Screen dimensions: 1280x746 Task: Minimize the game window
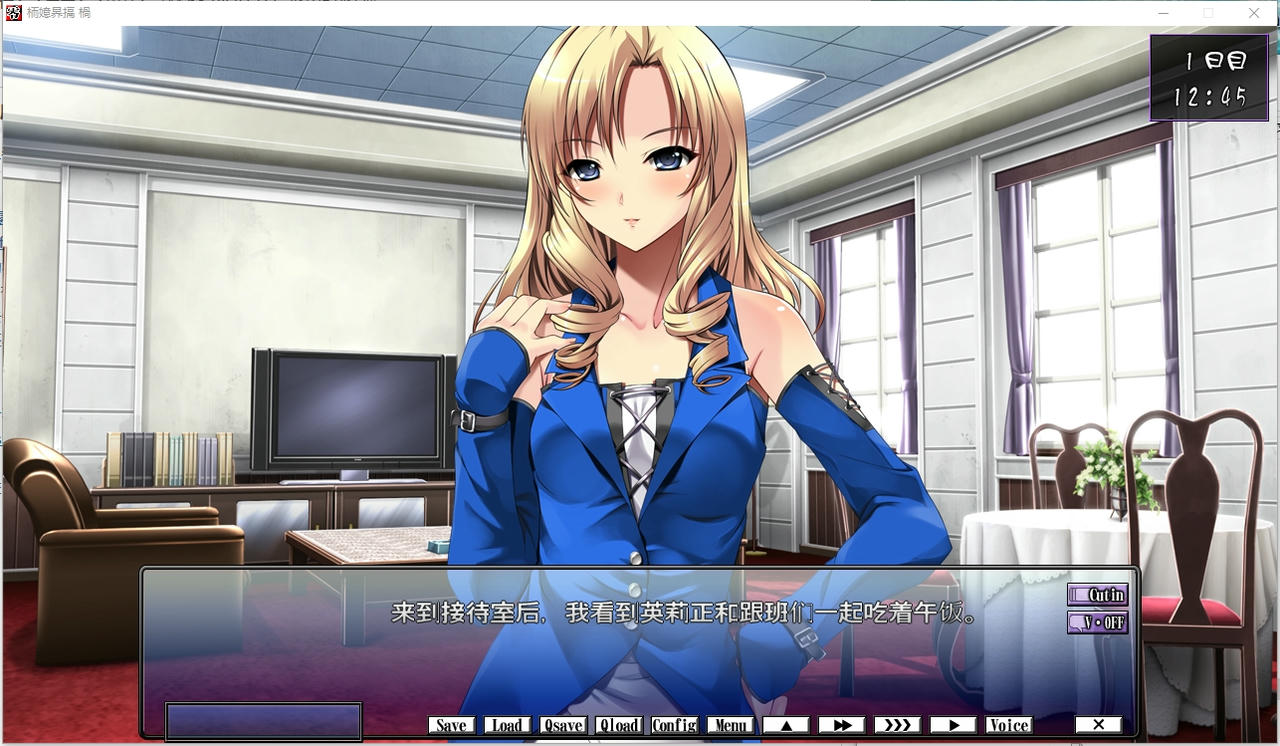[1163, 13]
